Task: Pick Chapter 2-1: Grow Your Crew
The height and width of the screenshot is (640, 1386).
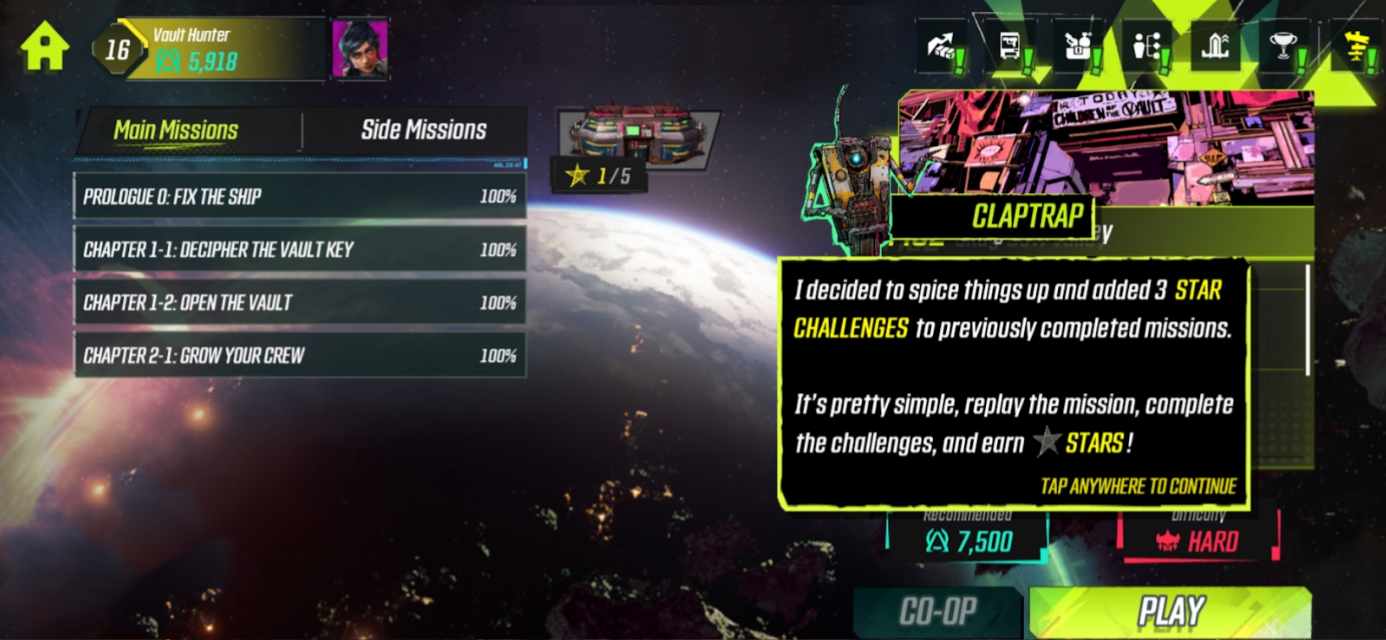Action: [x=299, y=355]
